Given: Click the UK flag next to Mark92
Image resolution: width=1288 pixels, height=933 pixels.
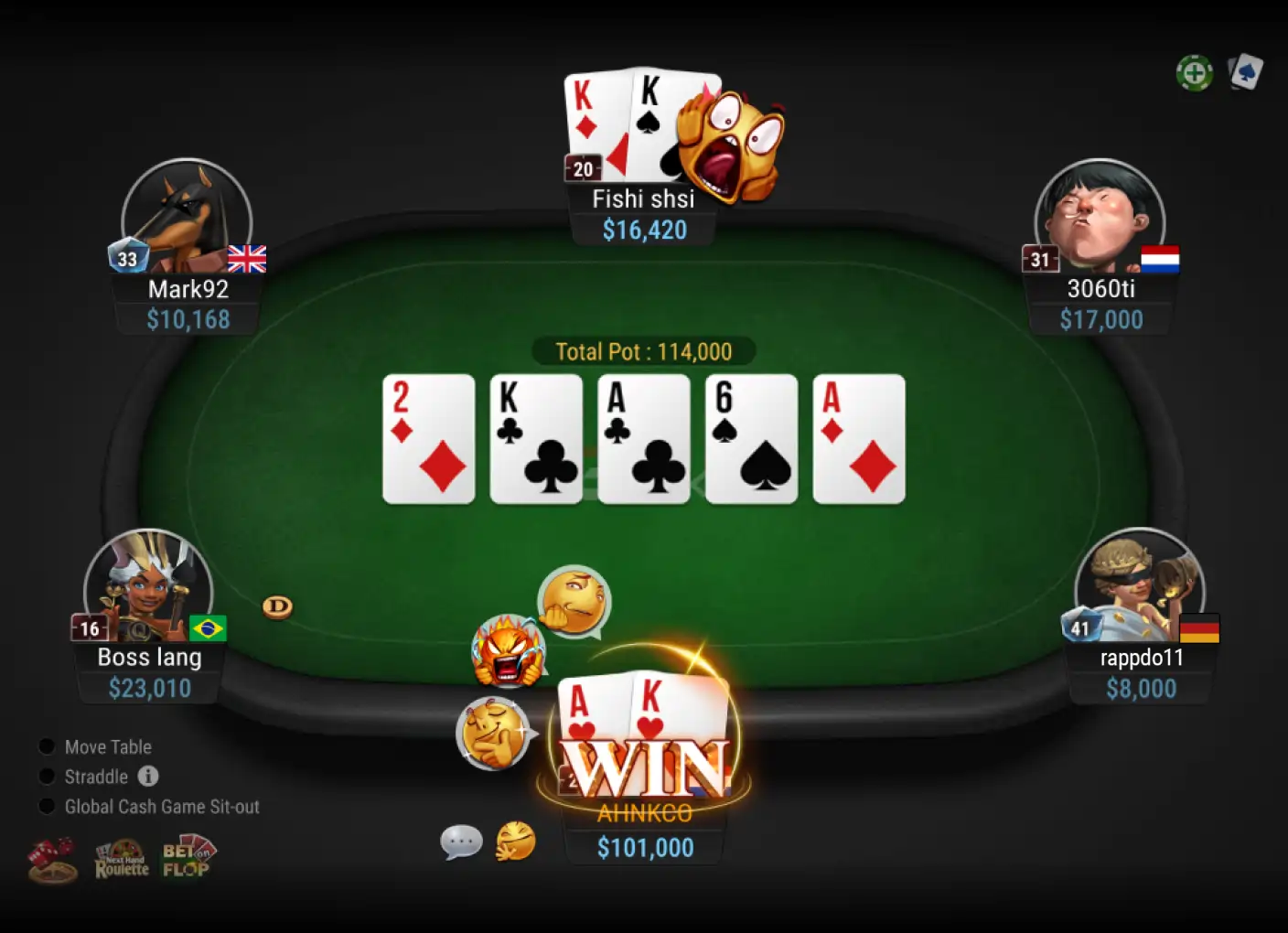Looking at the screenshot, I should click(247, 260).
